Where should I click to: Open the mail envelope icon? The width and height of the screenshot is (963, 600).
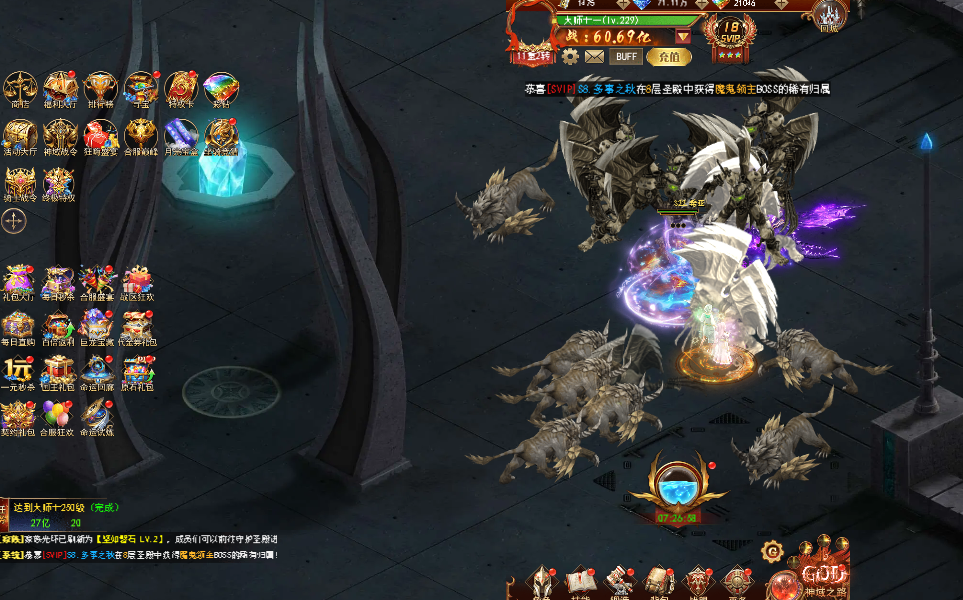point(595,57)
